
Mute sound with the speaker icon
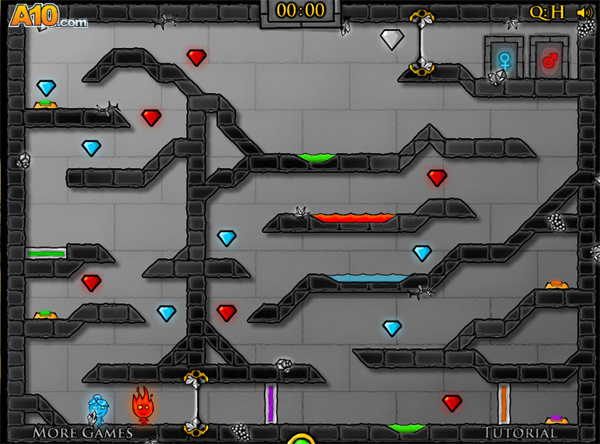[584, 12]
